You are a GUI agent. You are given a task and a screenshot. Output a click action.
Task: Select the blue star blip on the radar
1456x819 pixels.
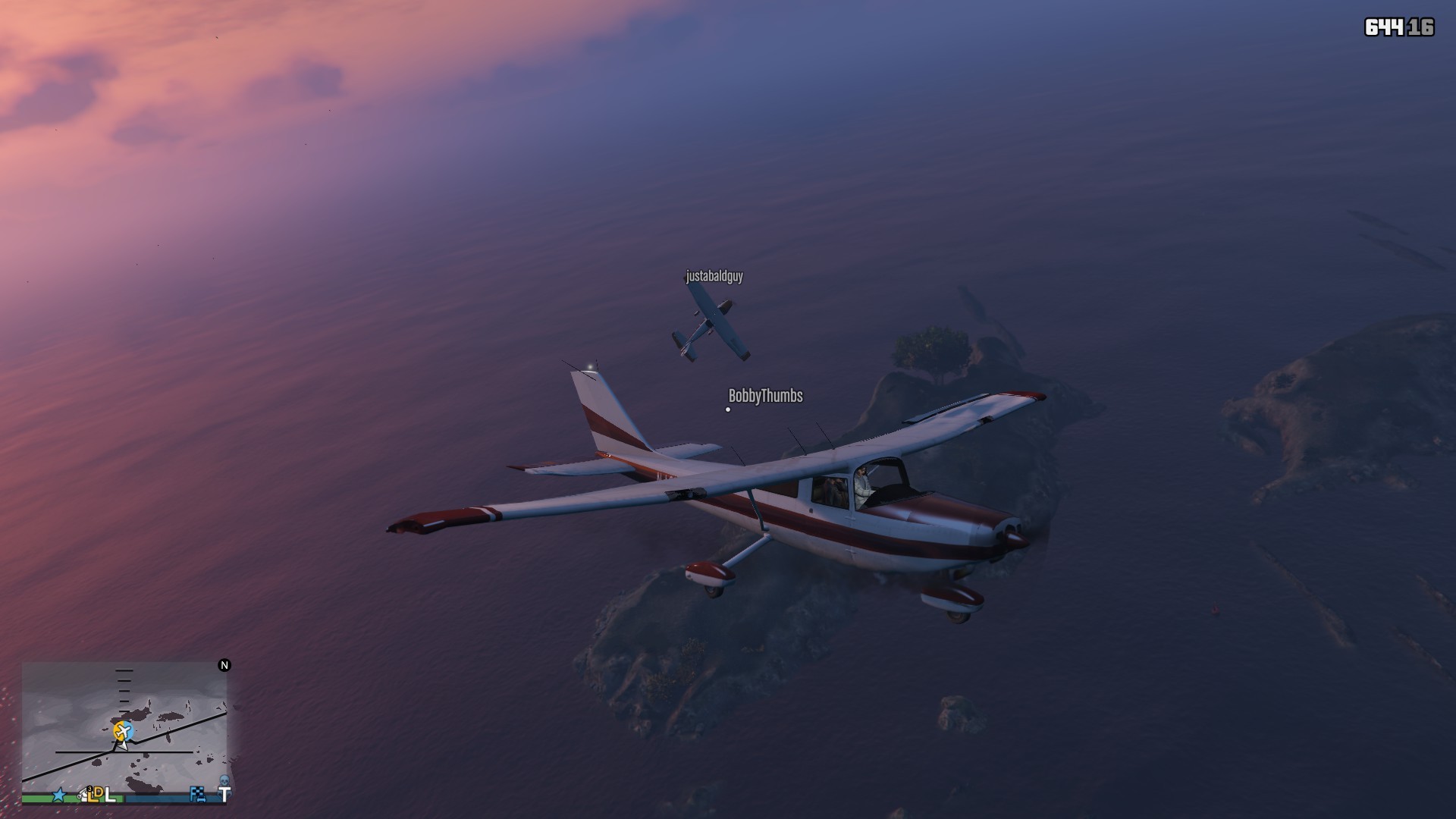click(x=59, y=795)
